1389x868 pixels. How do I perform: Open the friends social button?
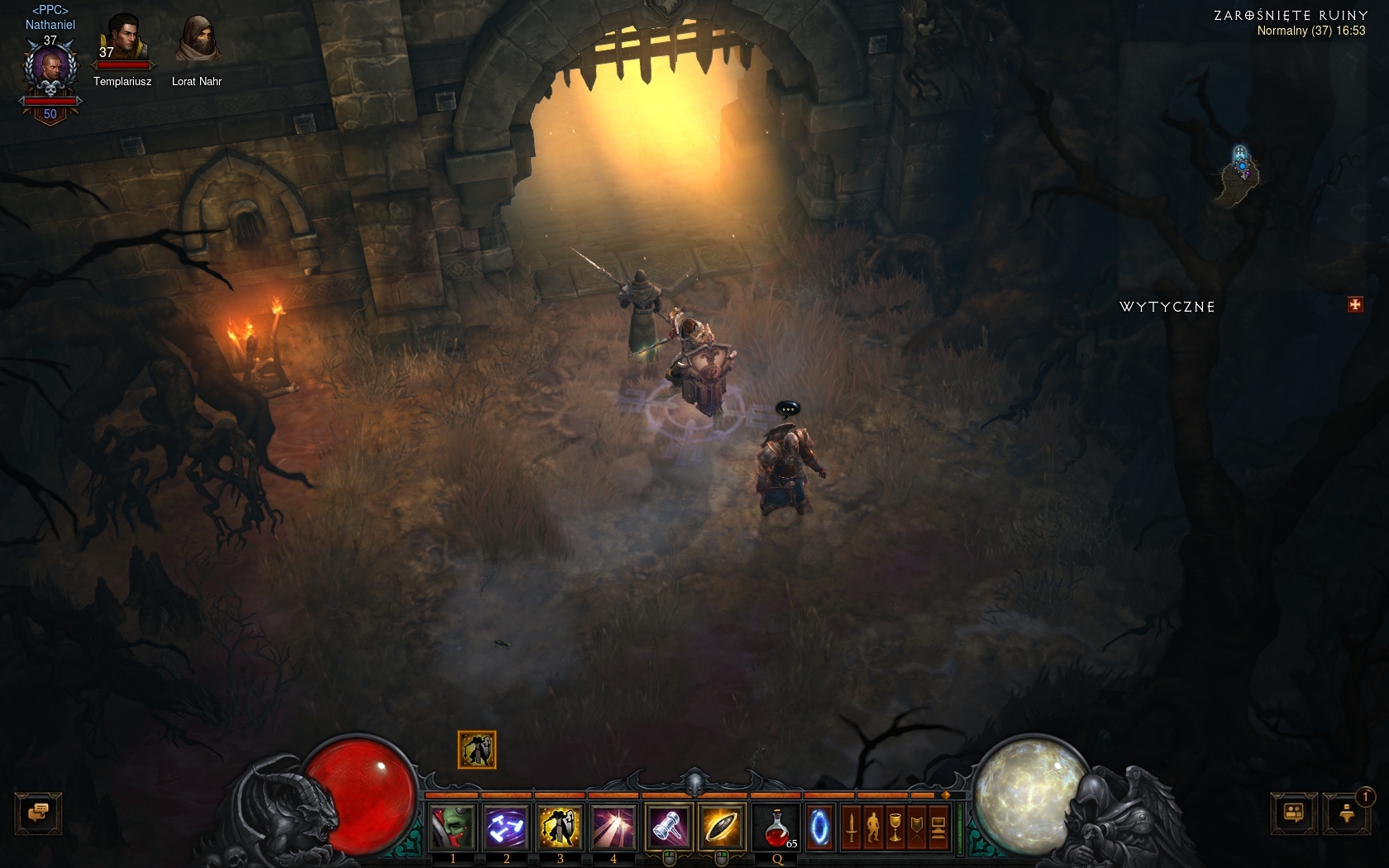click(x=1294, y=813)
